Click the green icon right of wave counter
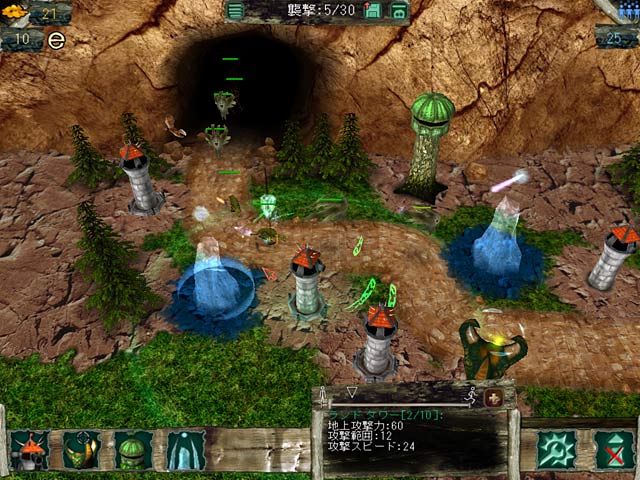This screenshot has width=640, height=480. point(398,11)
